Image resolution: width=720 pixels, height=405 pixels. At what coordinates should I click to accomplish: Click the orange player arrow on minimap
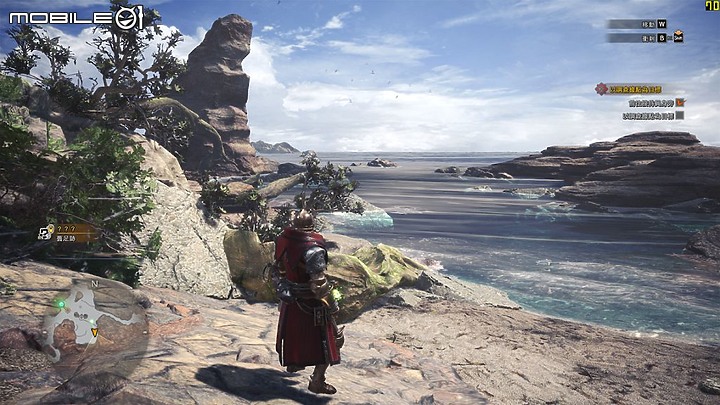click(x=95, y=332)
